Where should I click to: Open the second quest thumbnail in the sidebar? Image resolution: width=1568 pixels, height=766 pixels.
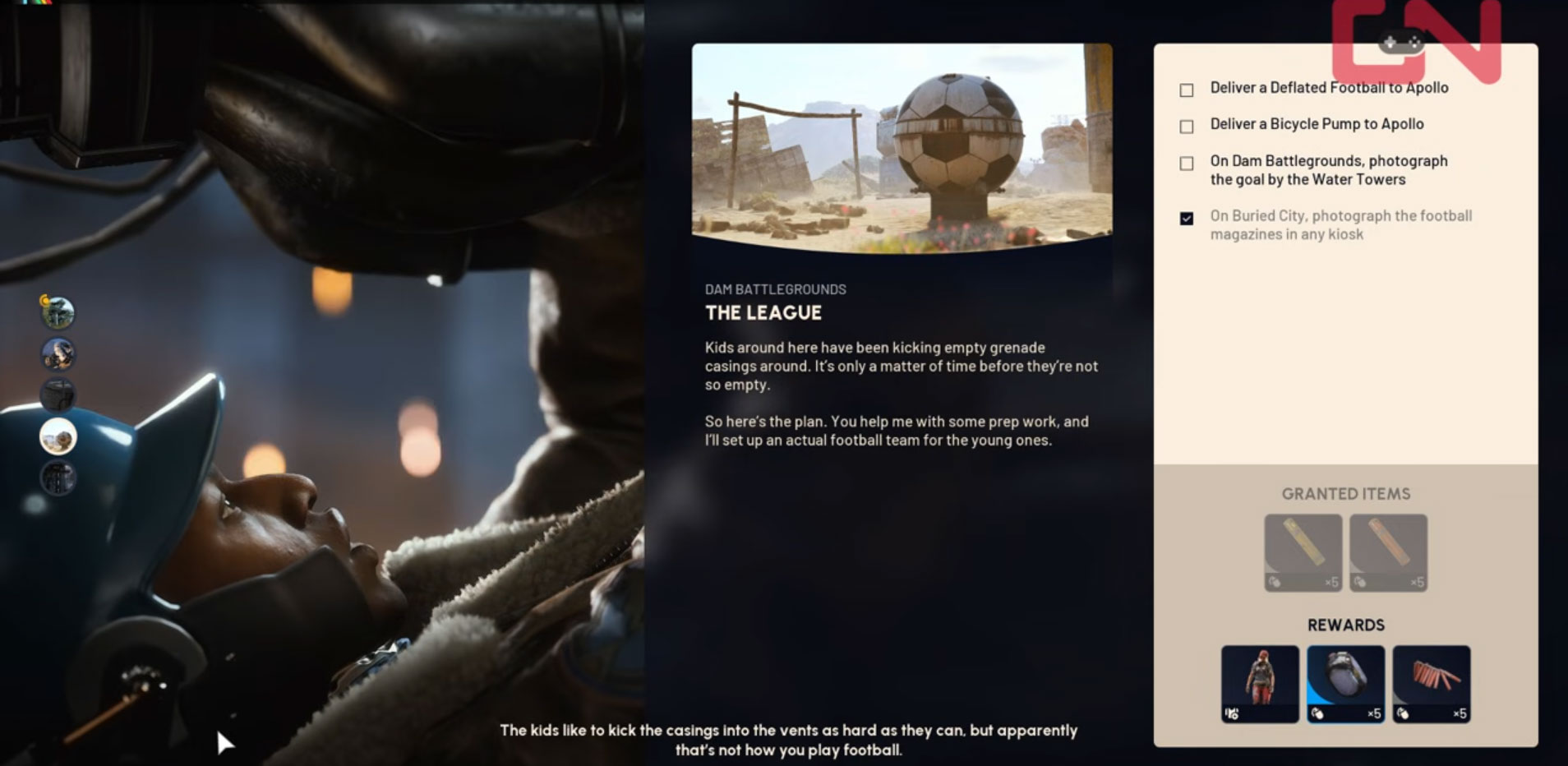coord(58,355)
